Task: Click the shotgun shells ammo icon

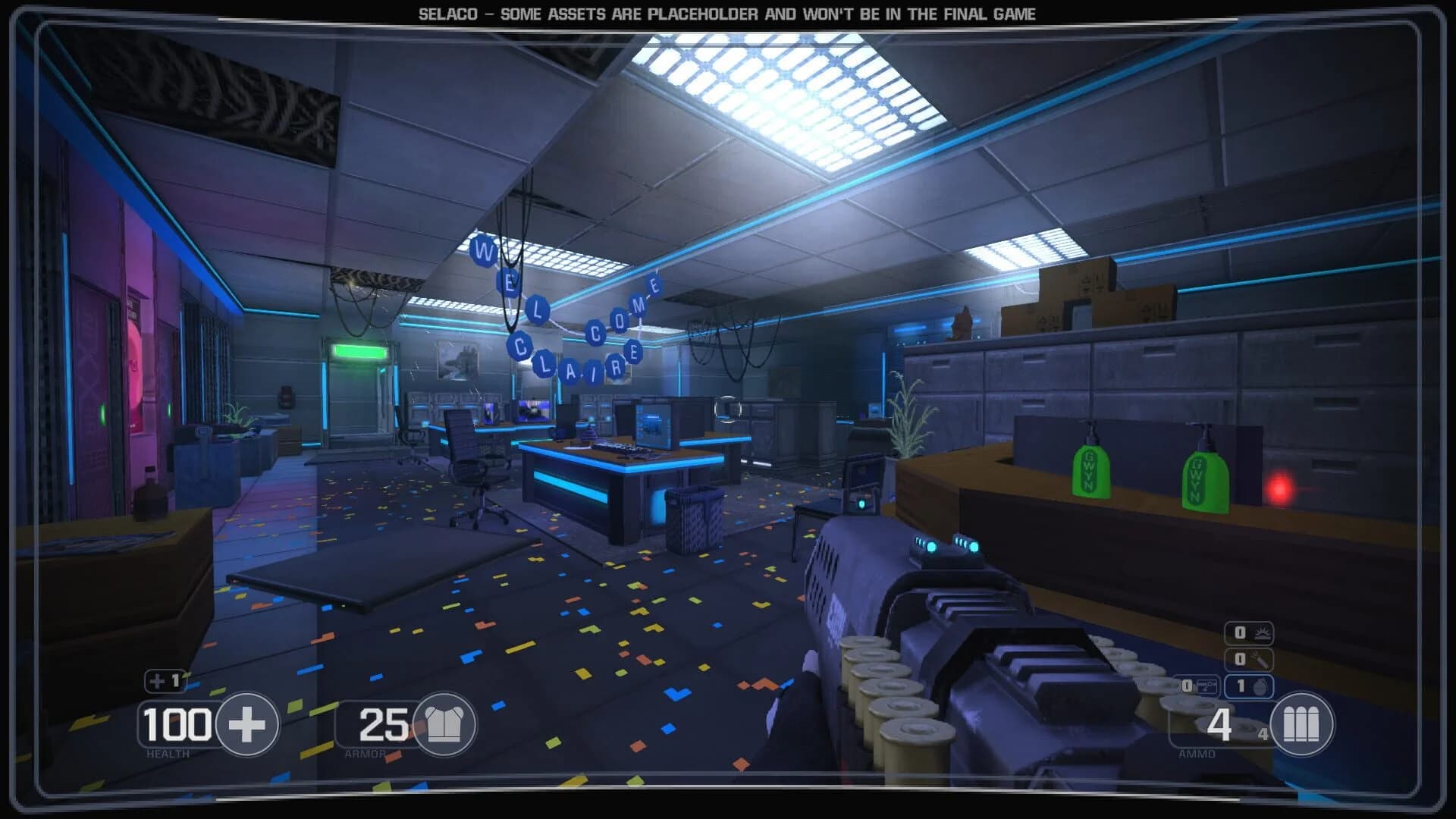Action: 1301,724
